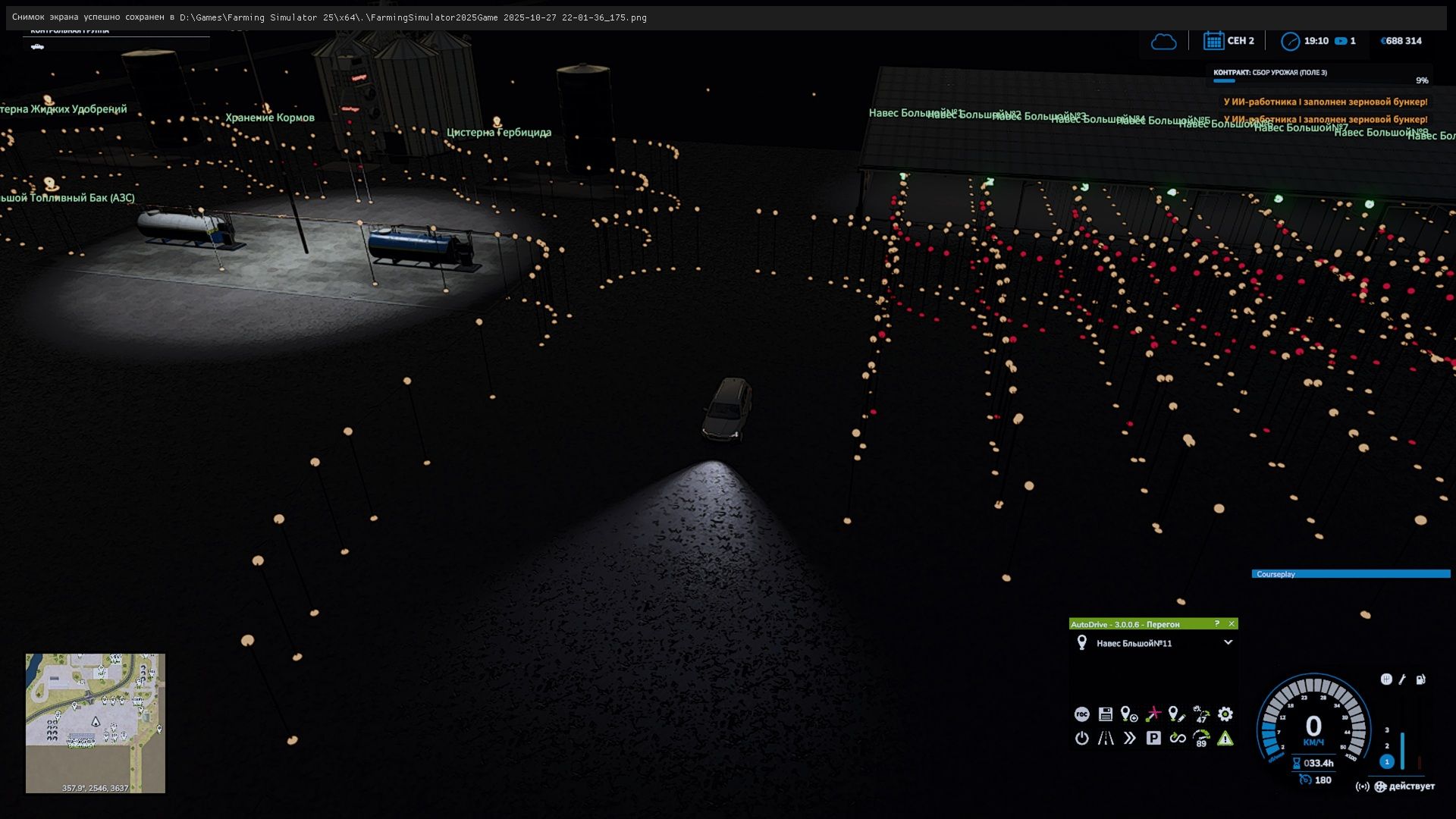Screen dimensions: 1456x819
Task: Enable continuous loop mode with the infinity icon
Action: coord(1178,739)
